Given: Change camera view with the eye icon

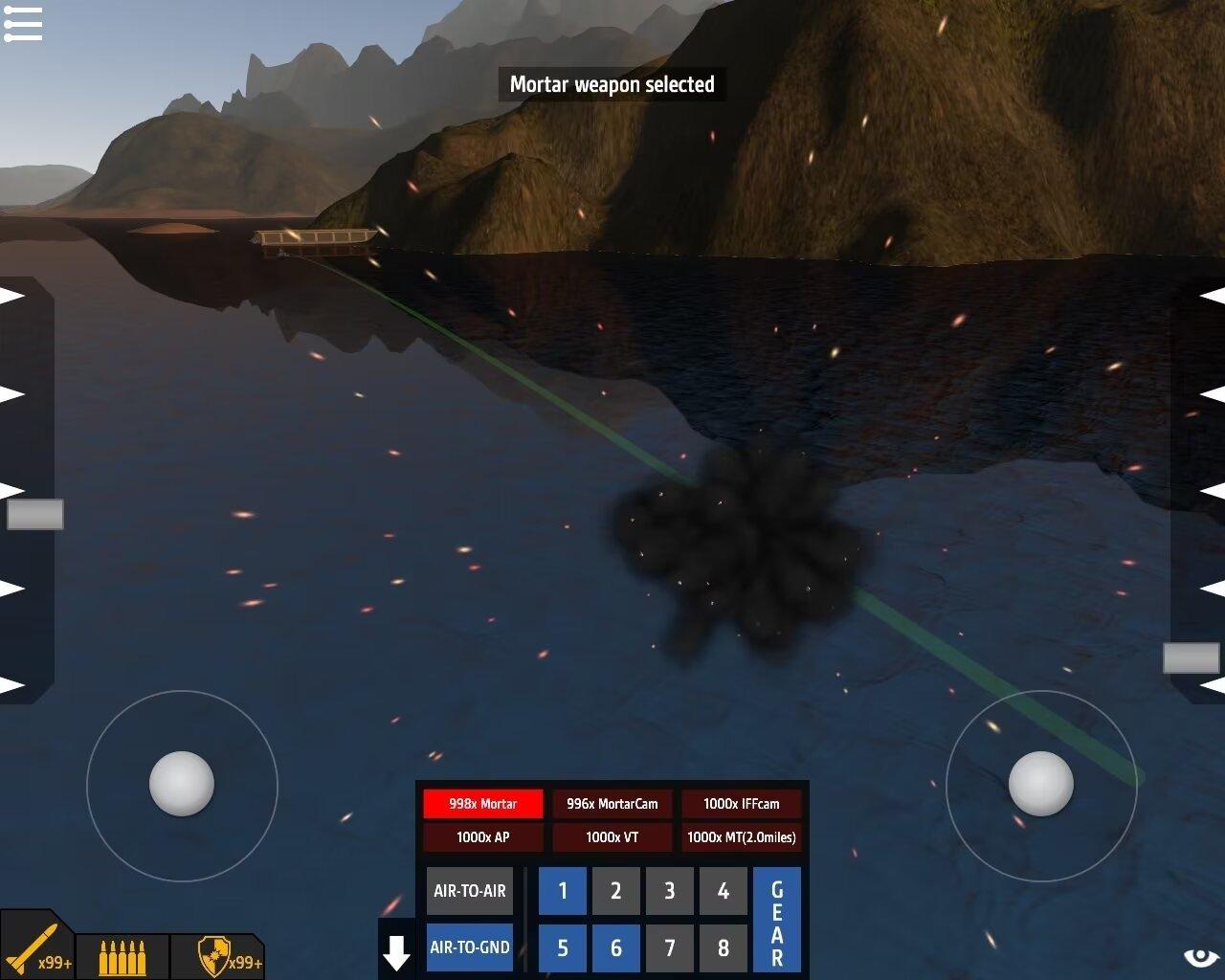Looking at the screenshot, I should (x=1201, y=957).
